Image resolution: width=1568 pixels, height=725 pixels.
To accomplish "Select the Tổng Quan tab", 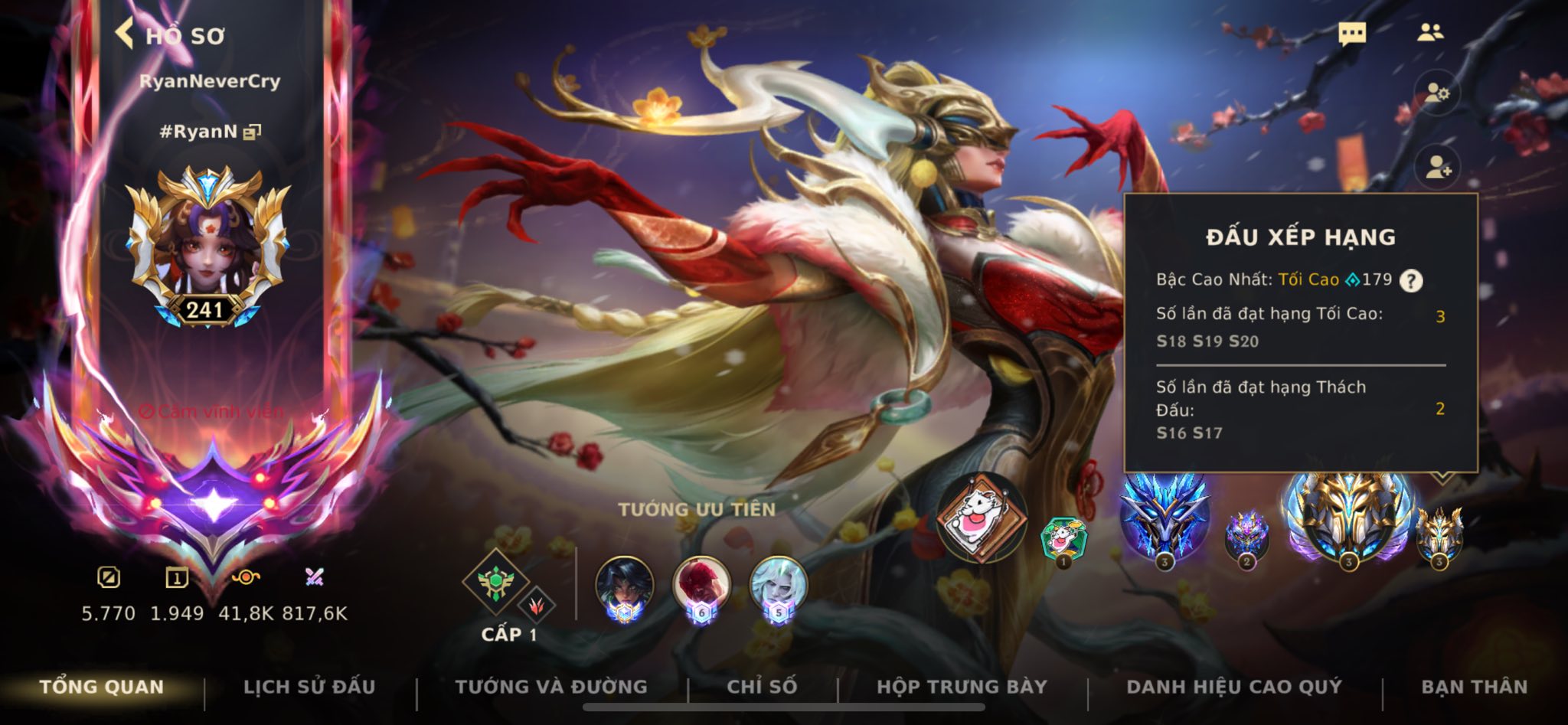I will coord(102,687).
